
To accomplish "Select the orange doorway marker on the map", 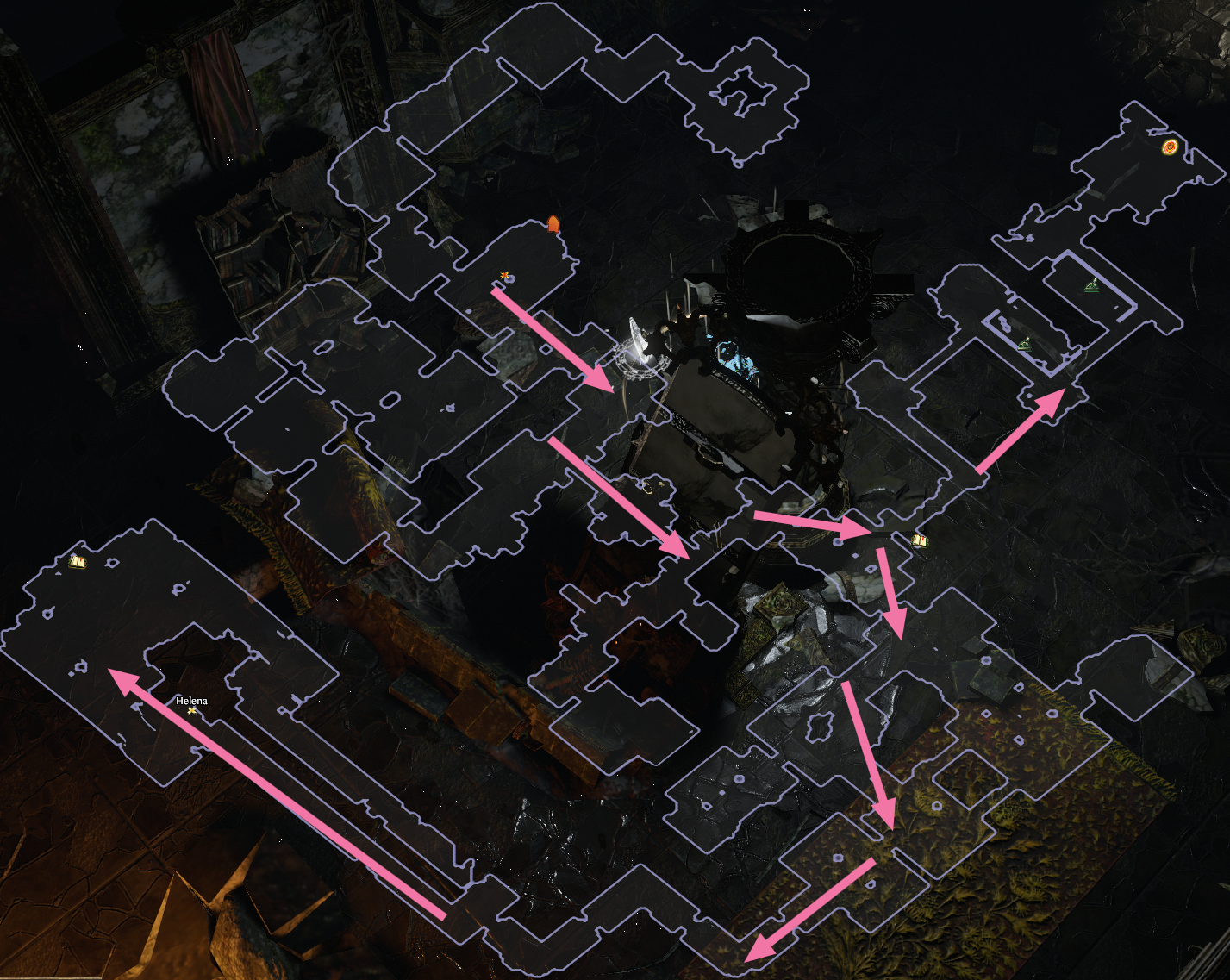I will click(x=553, y=225).
